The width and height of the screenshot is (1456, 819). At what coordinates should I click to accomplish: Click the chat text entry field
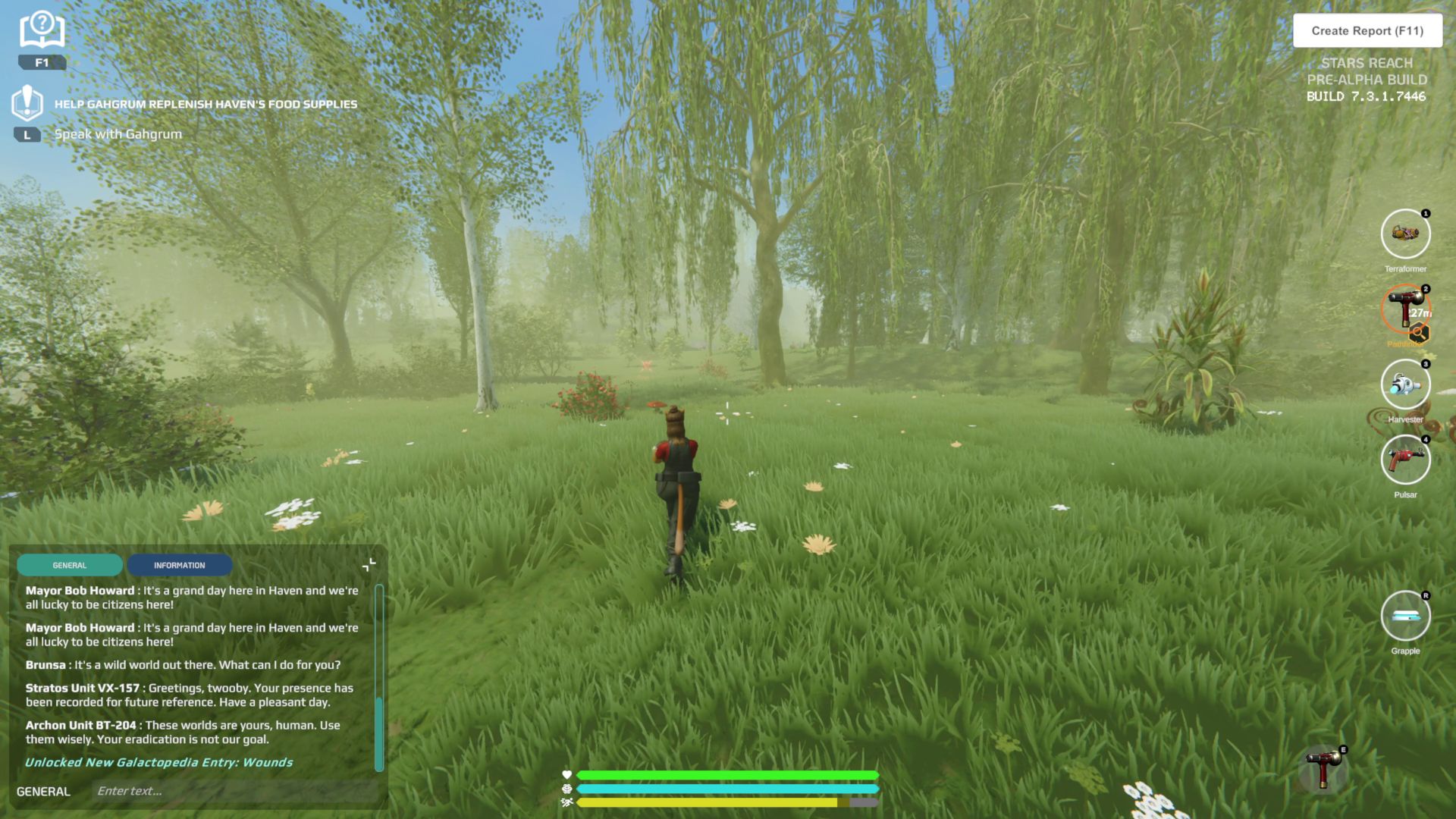(x=235, y=791)
